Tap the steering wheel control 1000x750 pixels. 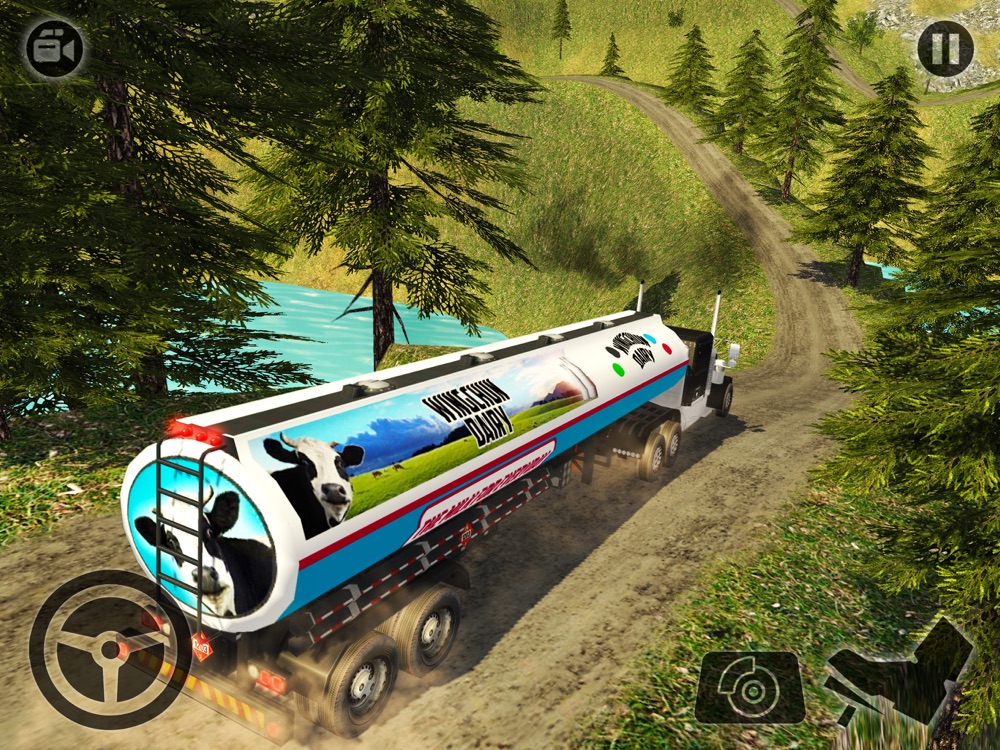(x=110, y=651)
